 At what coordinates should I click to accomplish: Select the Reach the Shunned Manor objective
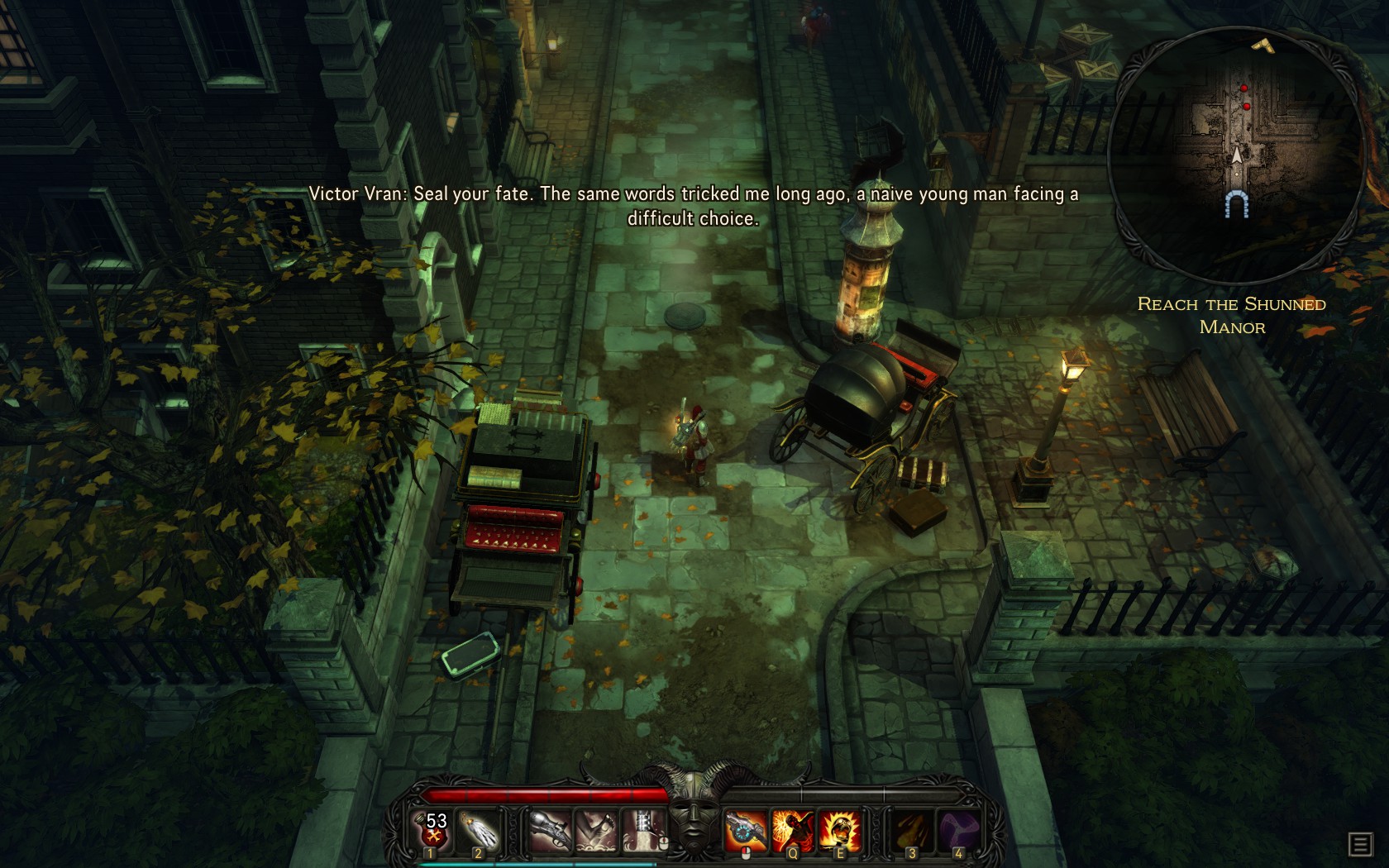click(1232, 315)
